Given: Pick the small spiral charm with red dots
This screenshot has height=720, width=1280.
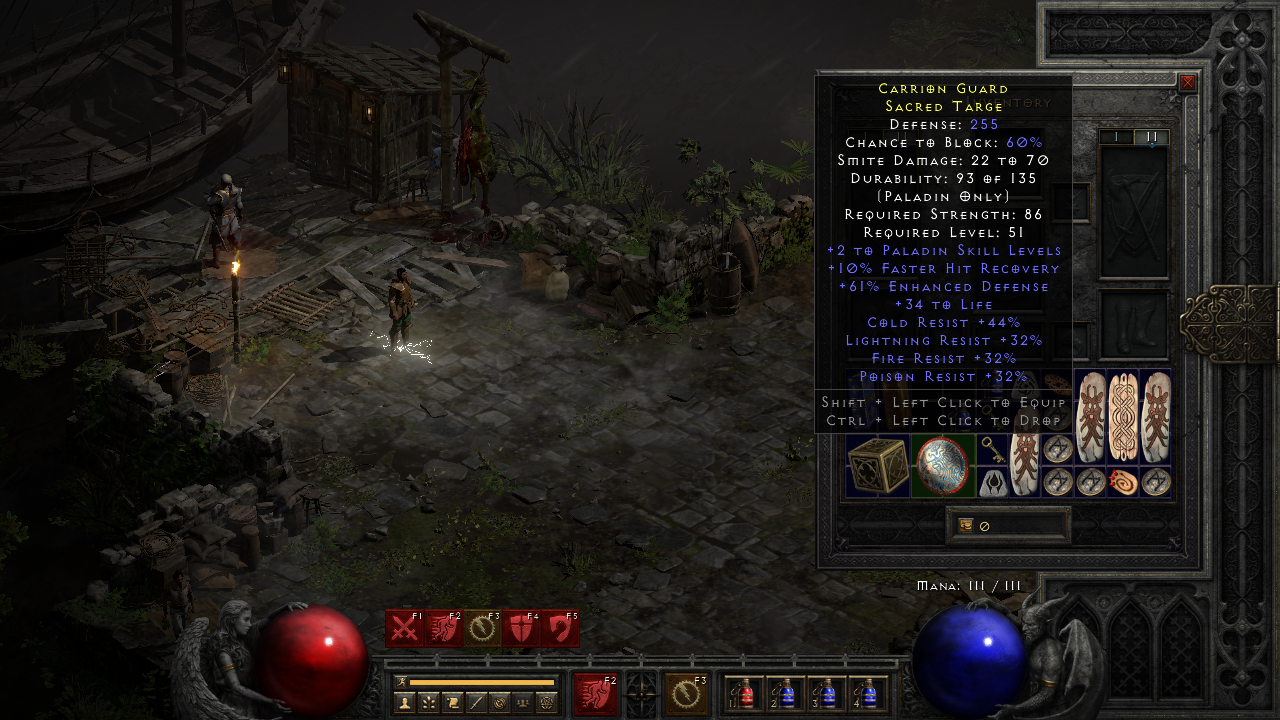Looking at the screenshot, I should 1124,482.
